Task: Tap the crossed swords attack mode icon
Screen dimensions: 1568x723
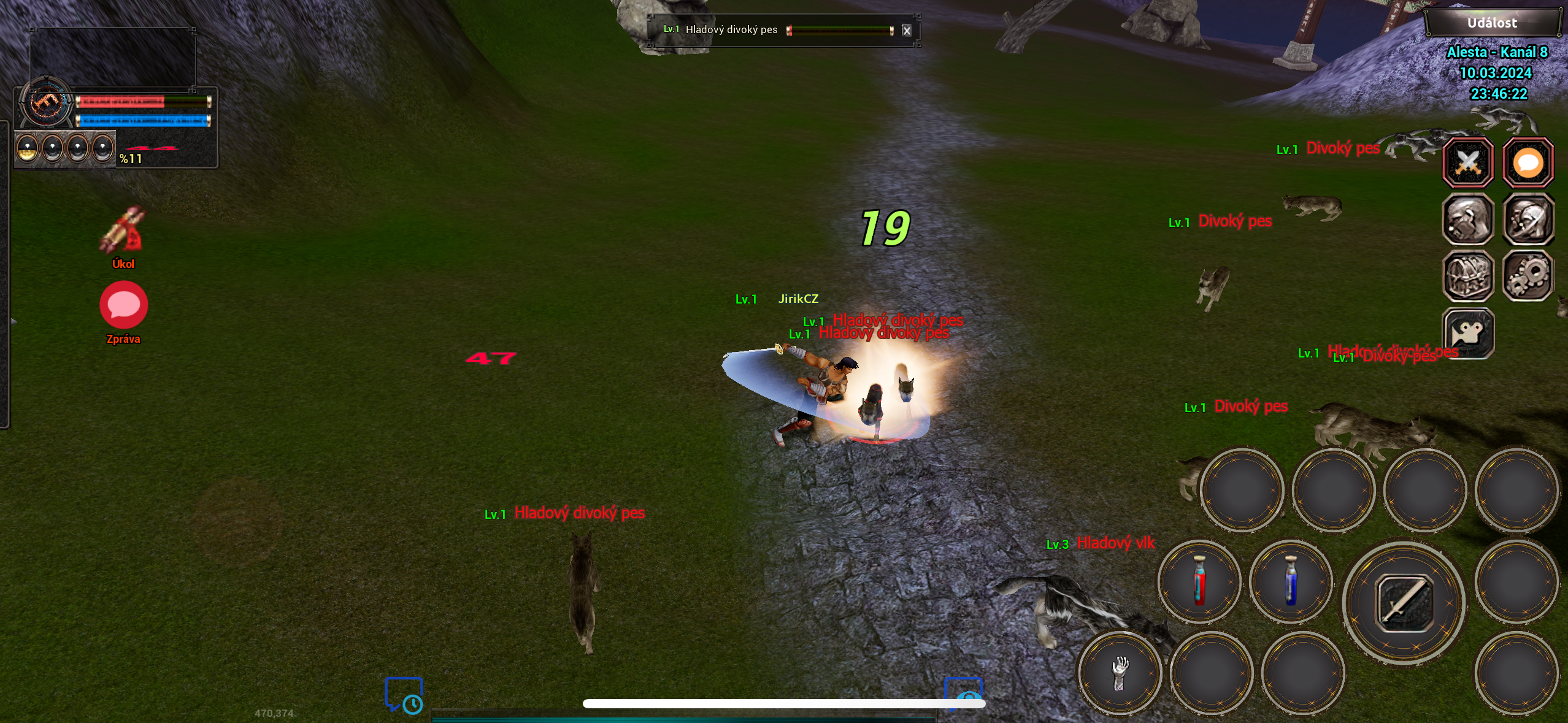Action: [x=1469, y=163]
